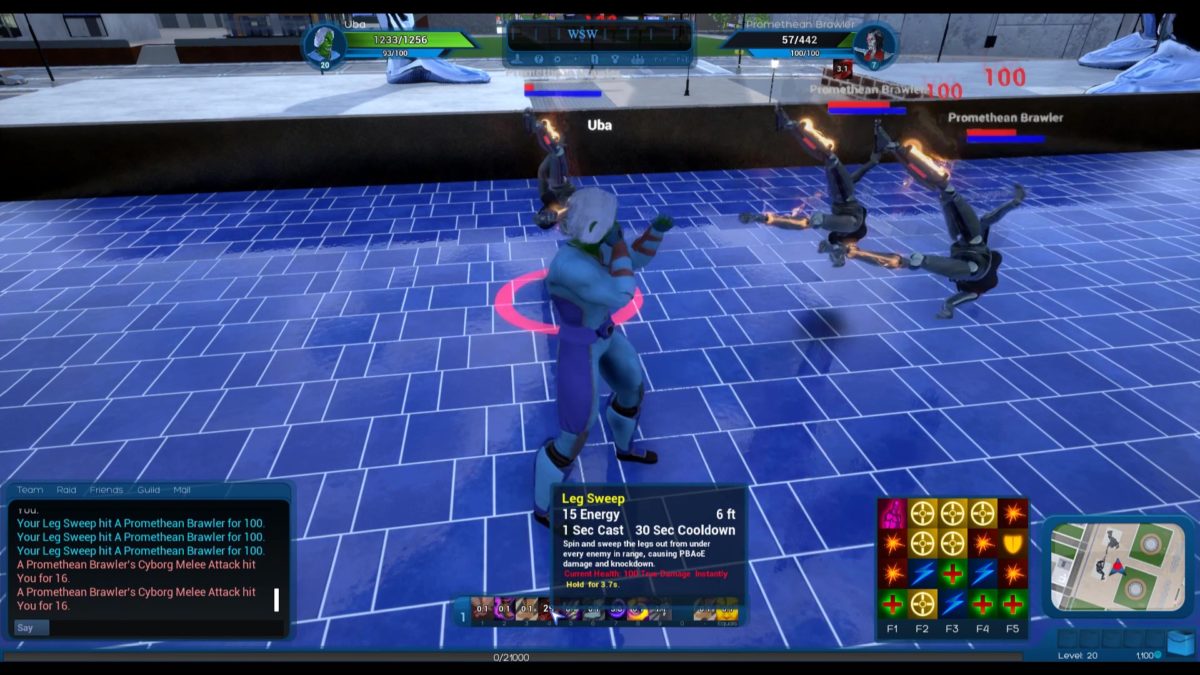Screen dimensions: 1200x675
Task: Open the Mail tab
Action: [182, 490]
